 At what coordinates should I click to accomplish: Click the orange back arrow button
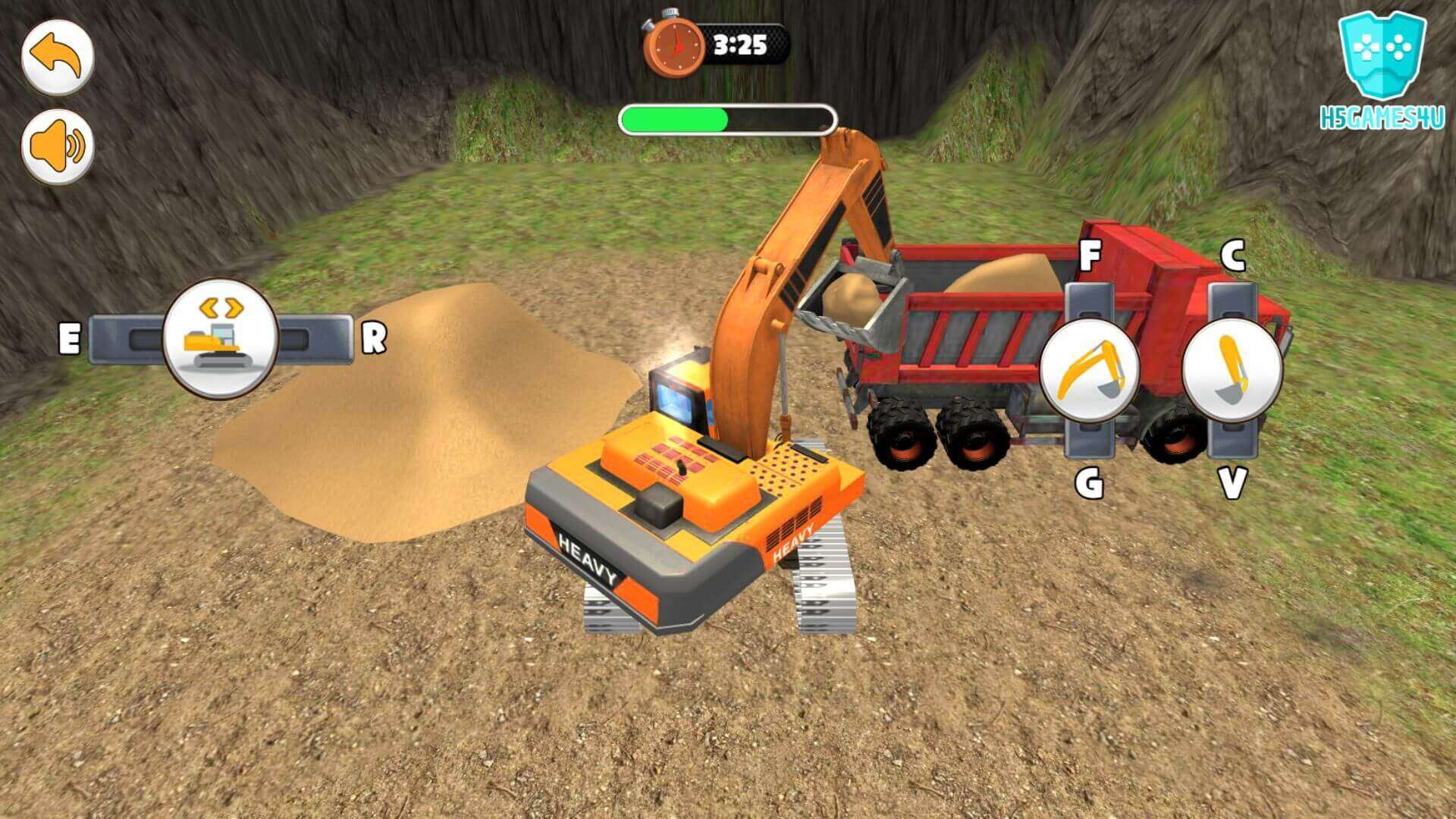coord(58,58)
